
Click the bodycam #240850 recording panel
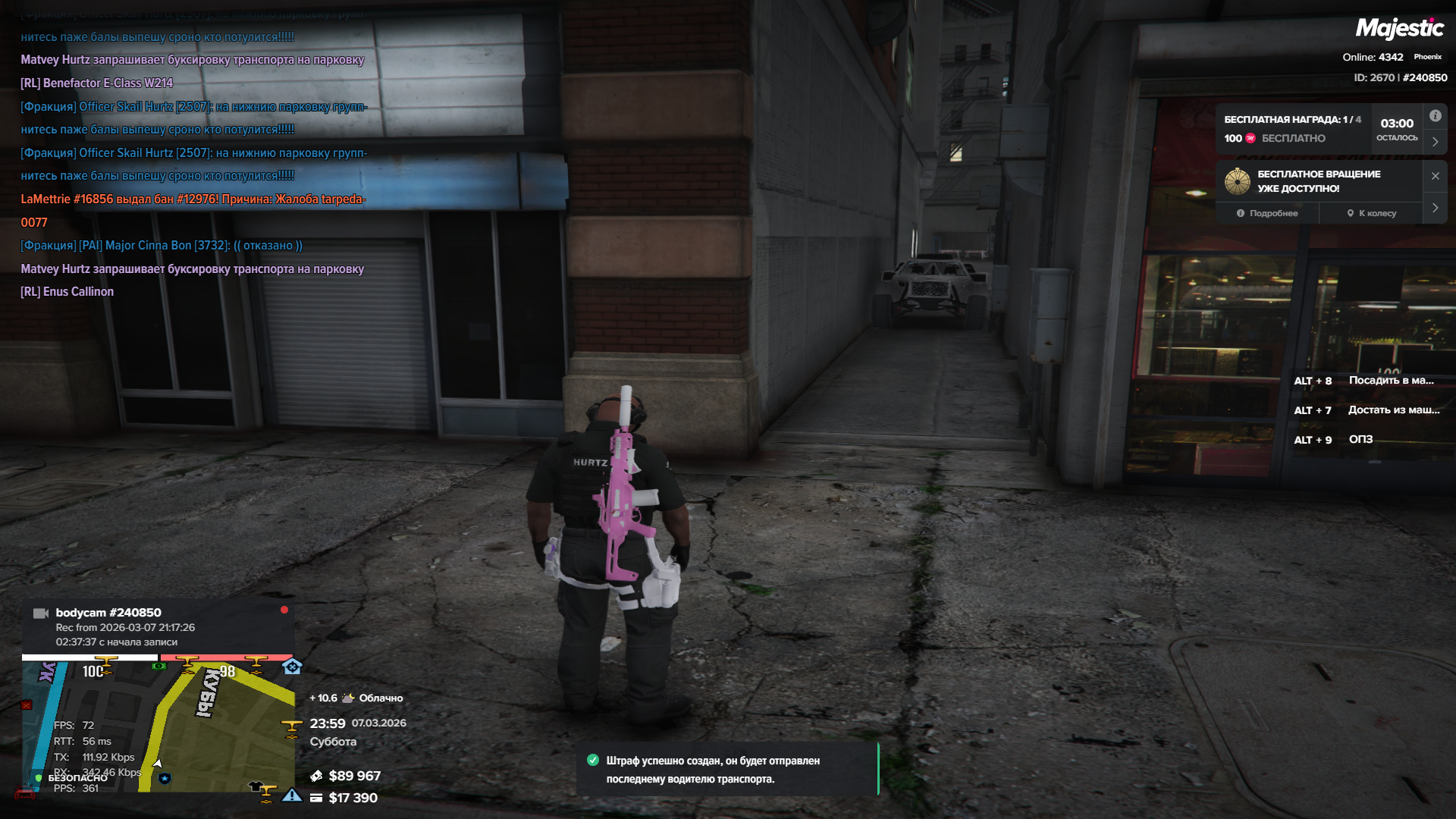pyautogui.click(x=158, y=626)
